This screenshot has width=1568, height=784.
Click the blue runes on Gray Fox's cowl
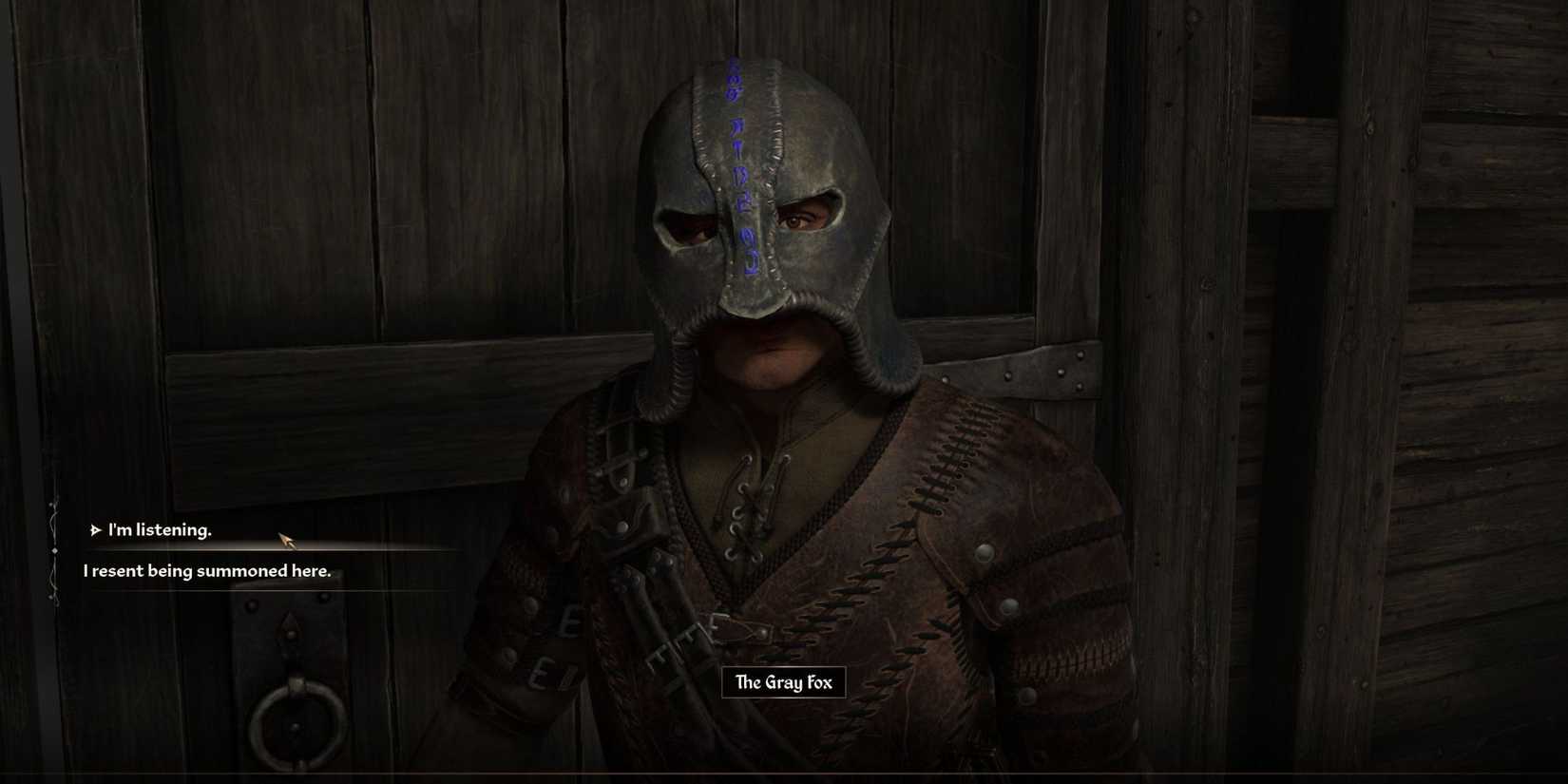tap(738, 162)
